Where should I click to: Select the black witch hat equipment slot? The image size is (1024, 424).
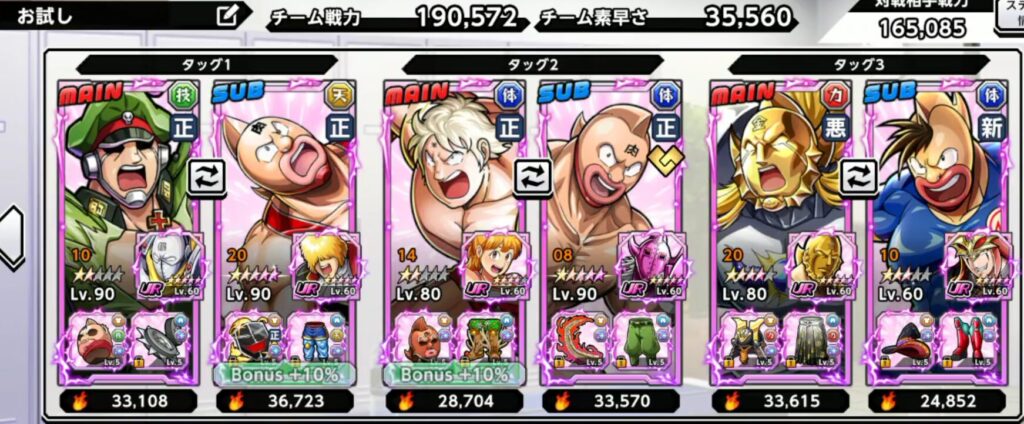(x=906, y=340)
